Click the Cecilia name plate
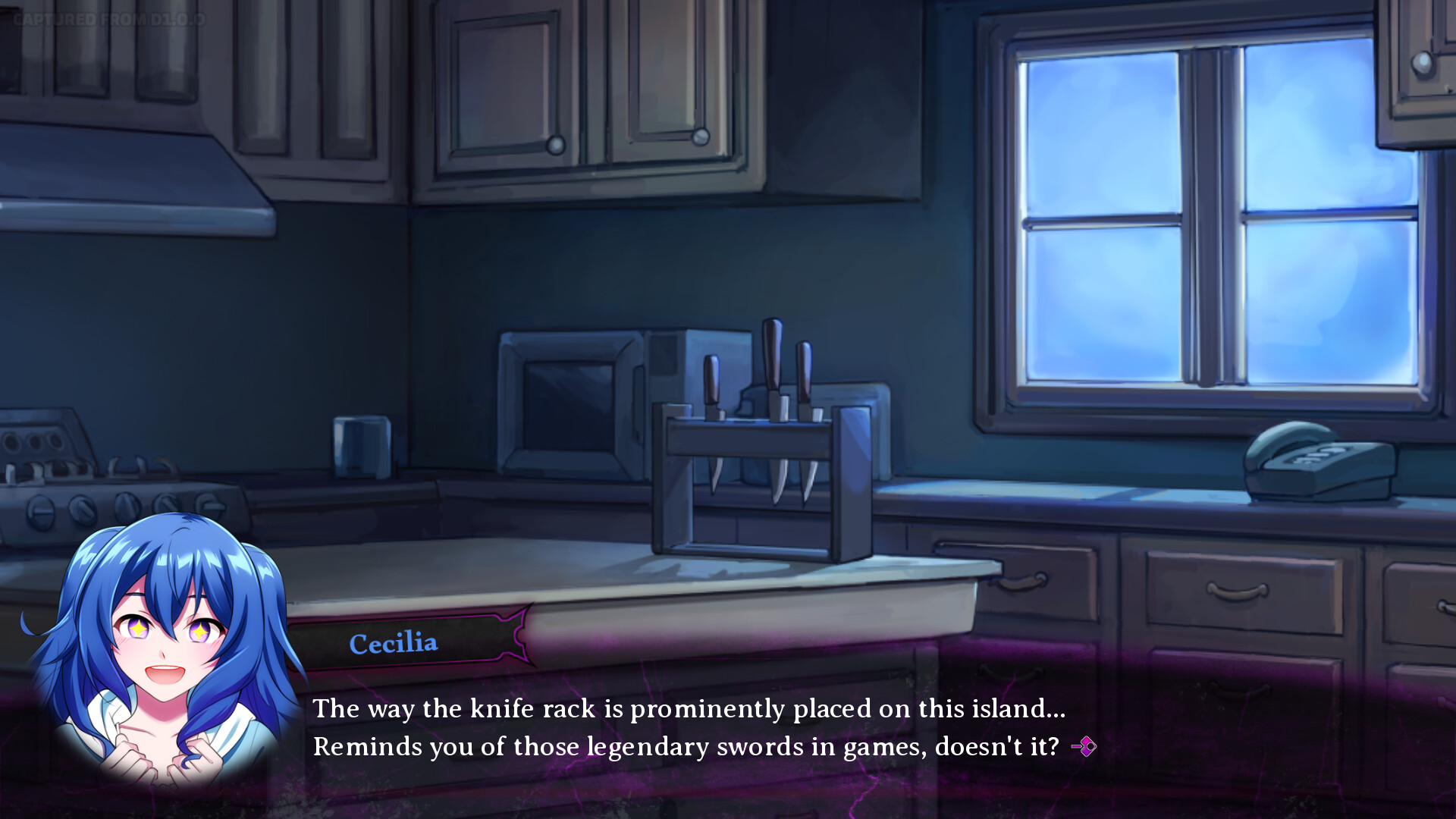 point(393,642)
